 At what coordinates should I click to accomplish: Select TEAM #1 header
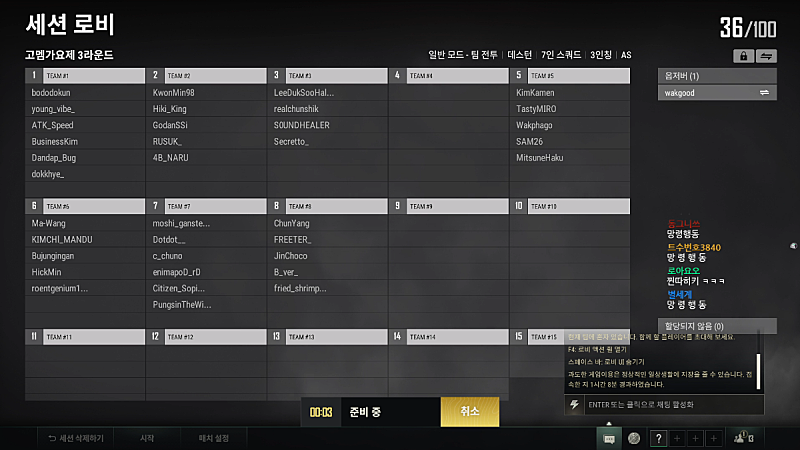[x=94, y=75]
